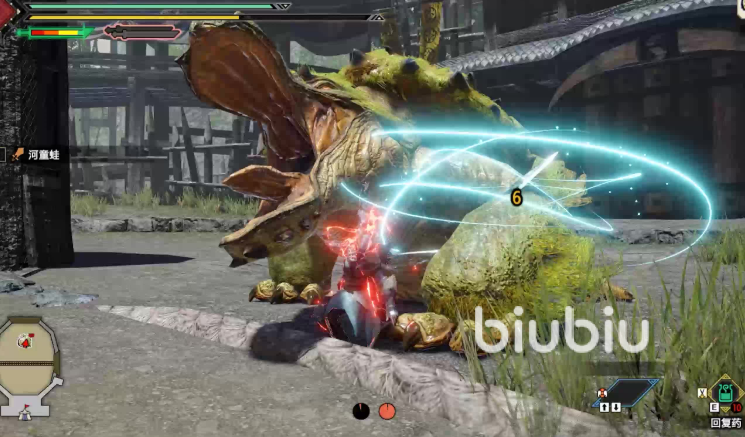Viewport: 745px width, 437px height.
Task: Click the camp tent marker on the minimap
Action: pos(26,411)
